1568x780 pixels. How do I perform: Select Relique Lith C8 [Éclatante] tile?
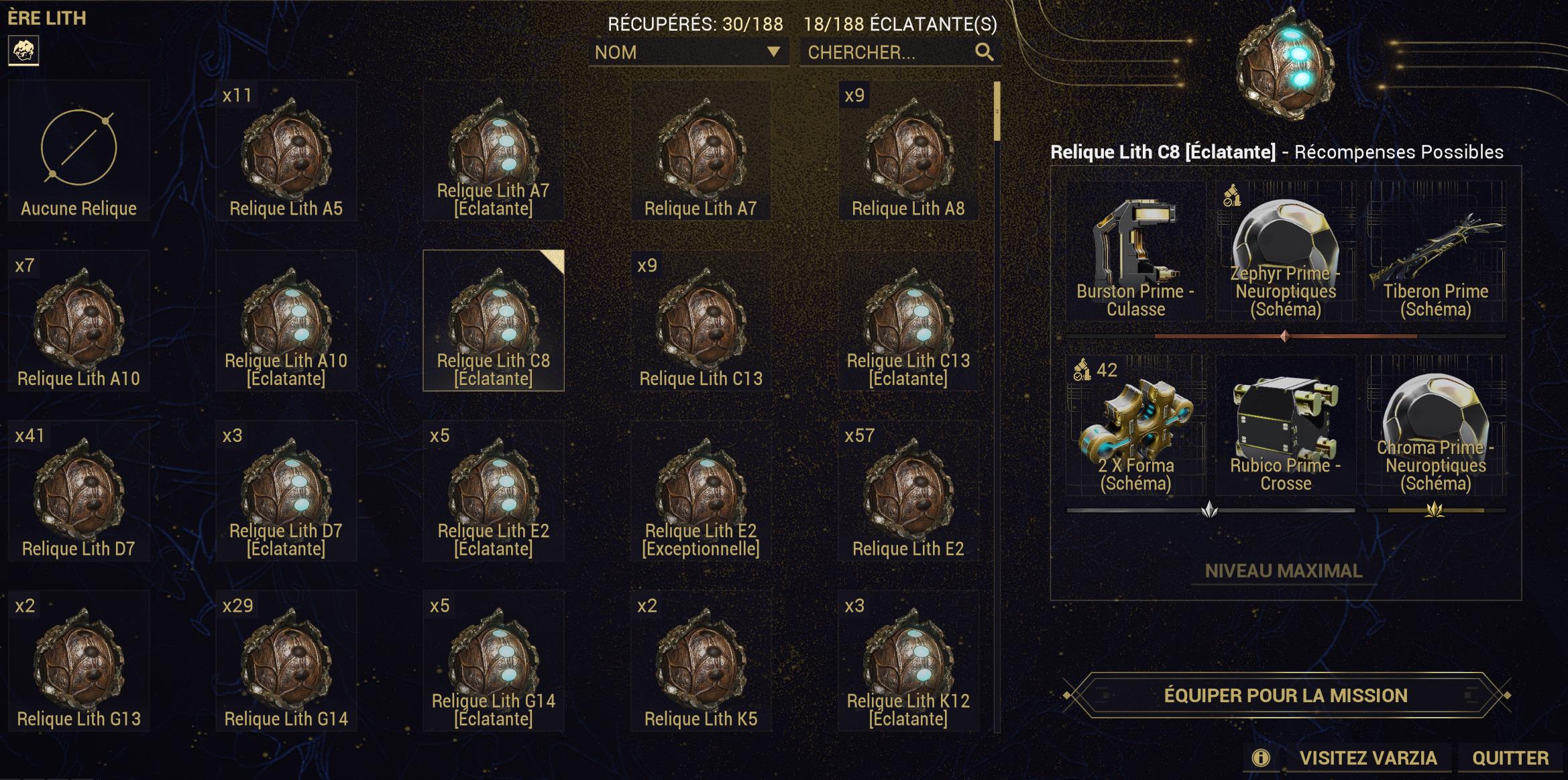[x=494, y=321]
